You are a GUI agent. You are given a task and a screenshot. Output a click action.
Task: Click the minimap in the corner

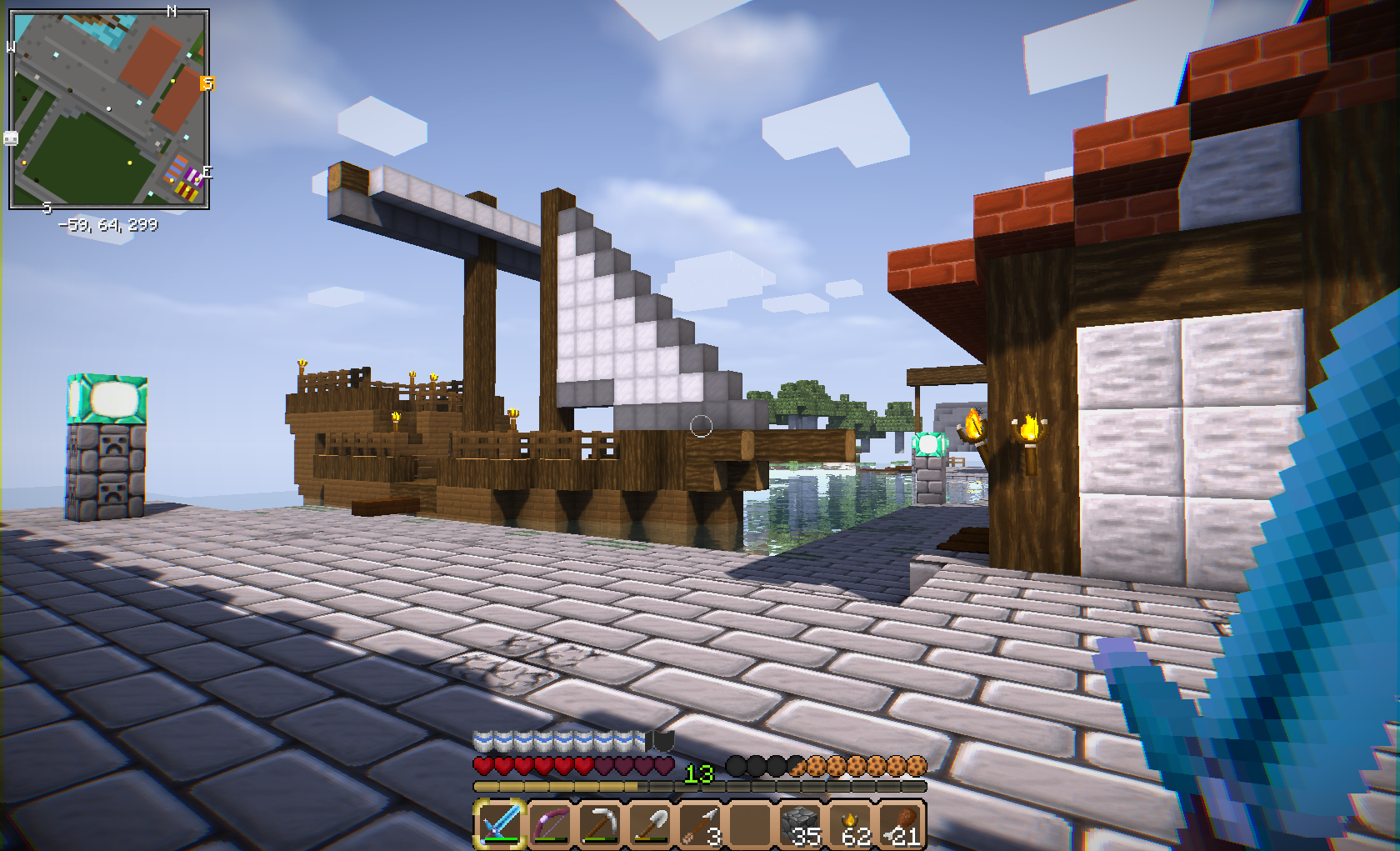[108, 108]
